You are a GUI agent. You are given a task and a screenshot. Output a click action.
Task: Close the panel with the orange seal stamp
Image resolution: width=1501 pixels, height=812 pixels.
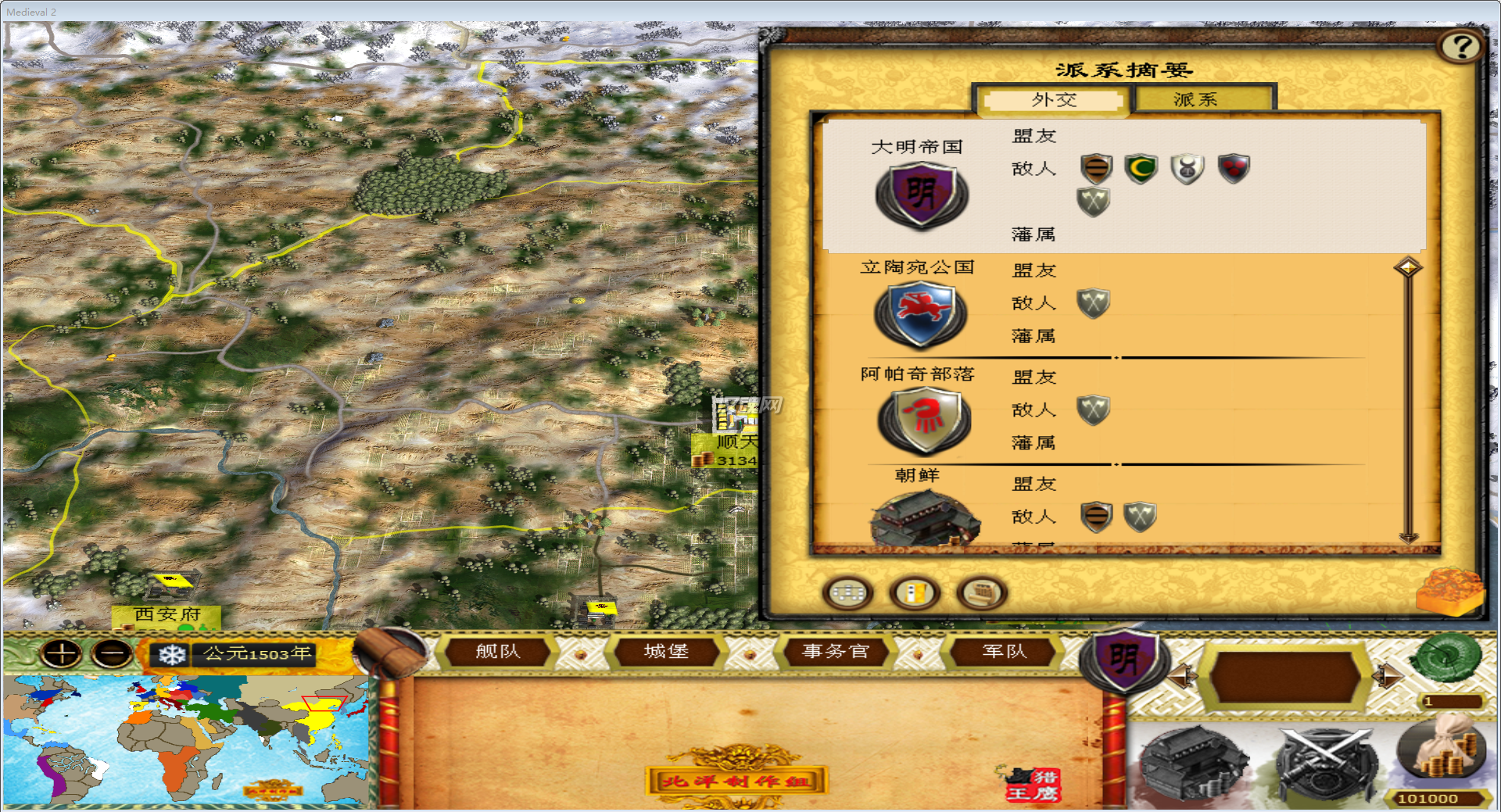click(1449, 591)
